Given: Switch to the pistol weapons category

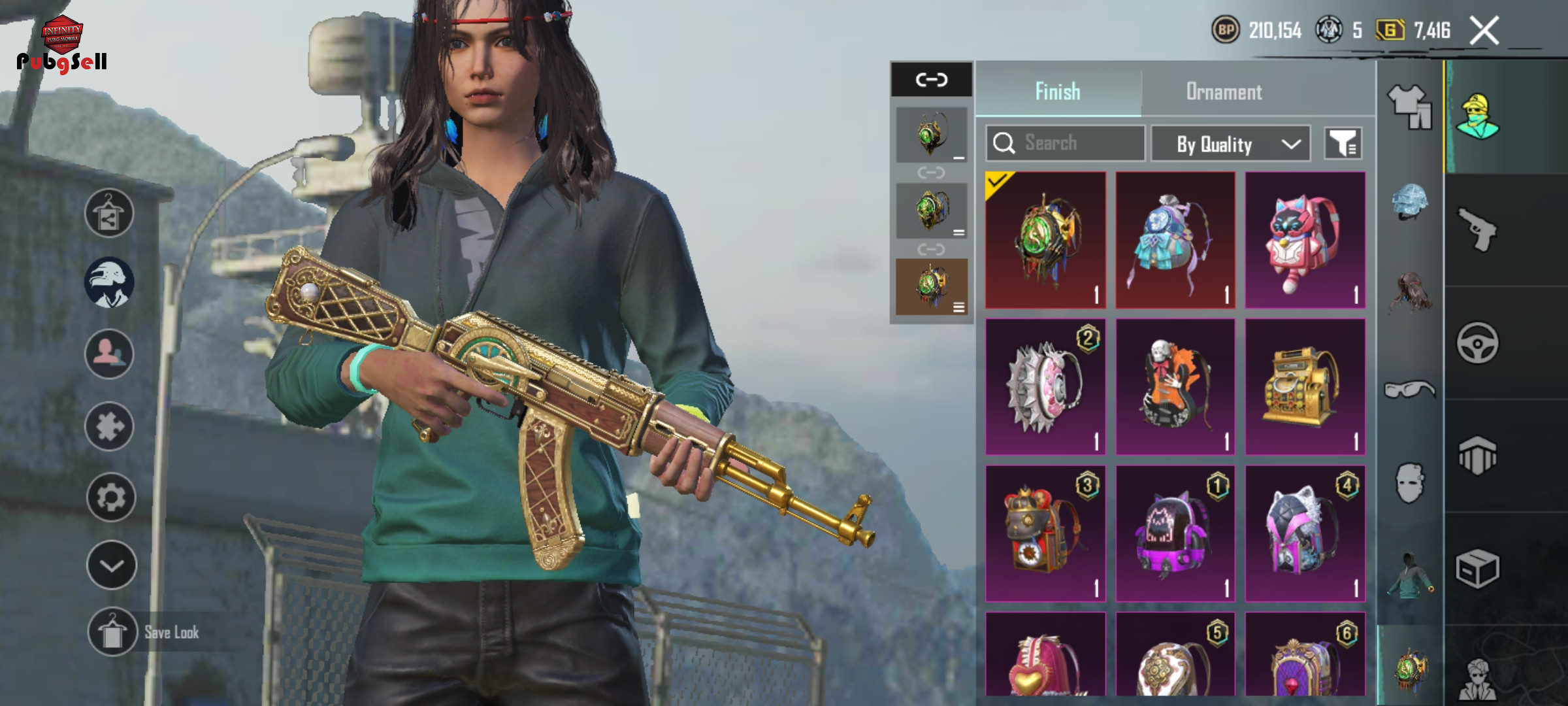Looking at the screenshot, I should (x=1477, y=229).
